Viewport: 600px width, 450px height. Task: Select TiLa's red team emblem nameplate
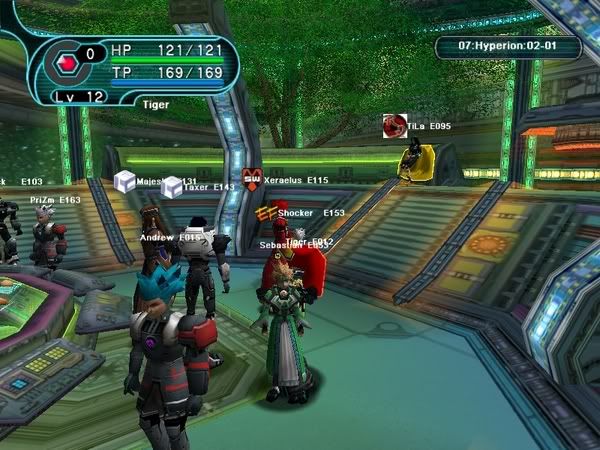click(x=395, y=126)
